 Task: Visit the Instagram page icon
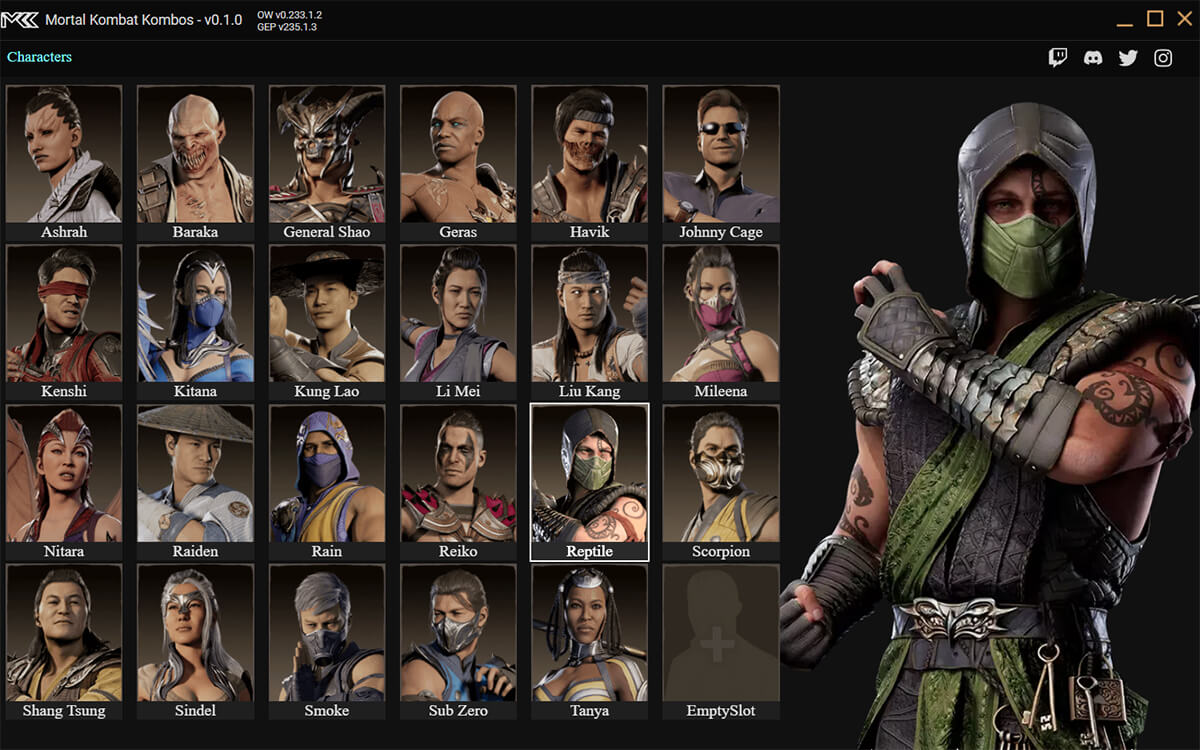[x=1163, y=58]
